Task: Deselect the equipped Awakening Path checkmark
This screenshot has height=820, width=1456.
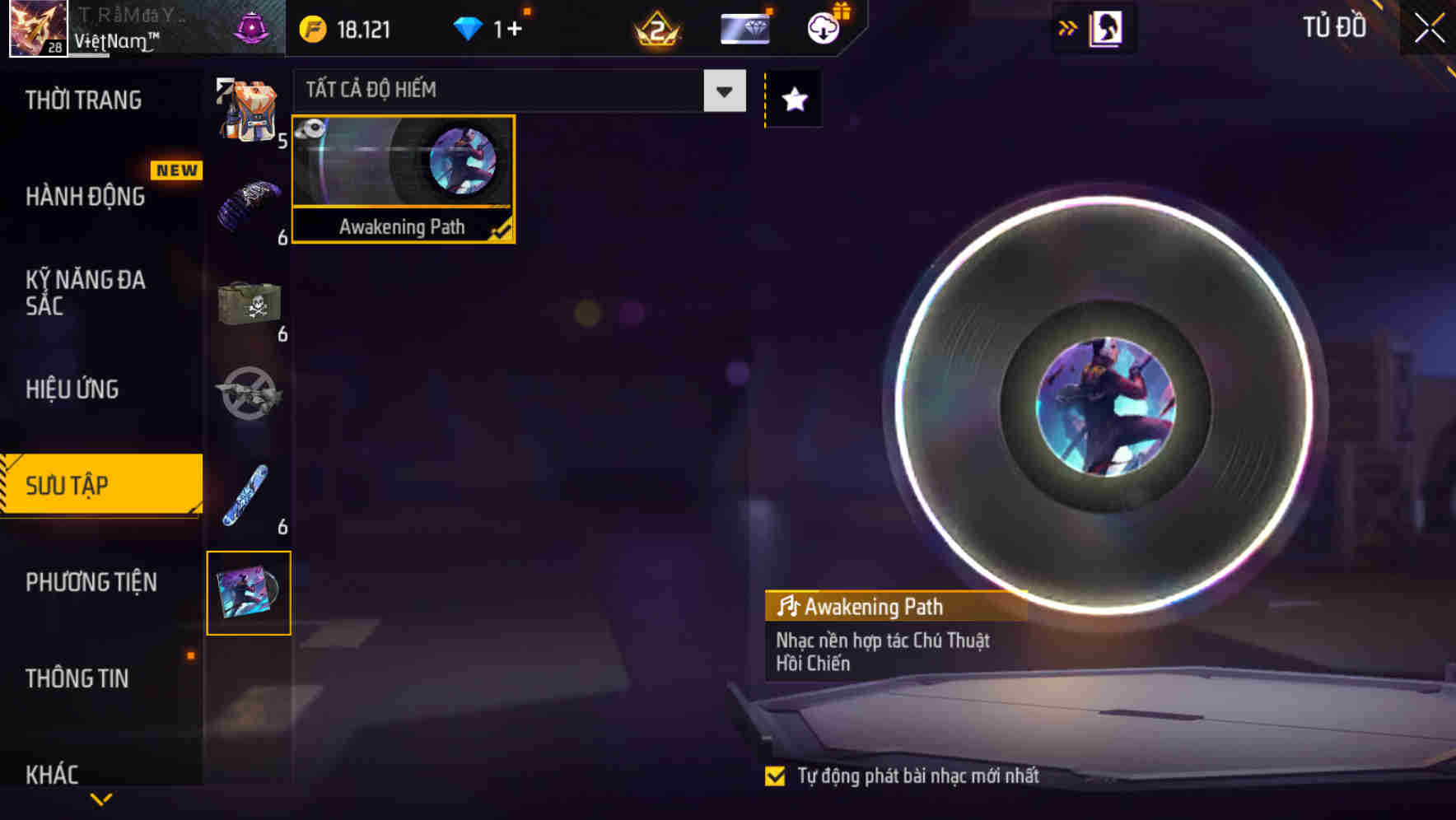Action: (x=501, y=231)
